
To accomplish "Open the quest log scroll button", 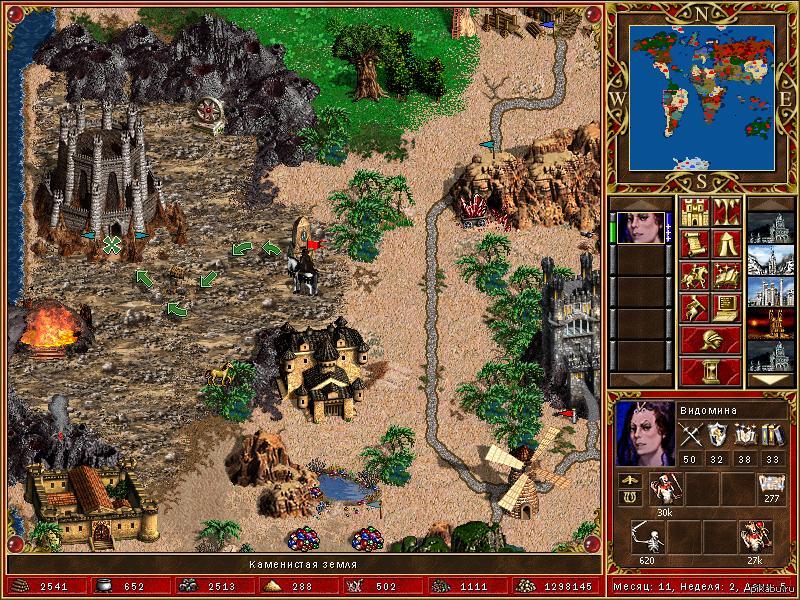I will click(x=695, y=245).
